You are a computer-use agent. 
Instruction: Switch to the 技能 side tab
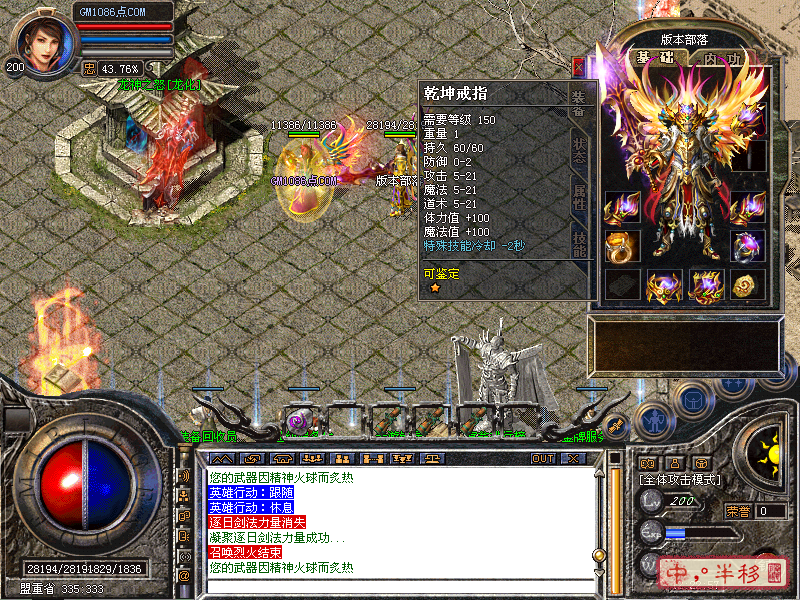[579, 244]
